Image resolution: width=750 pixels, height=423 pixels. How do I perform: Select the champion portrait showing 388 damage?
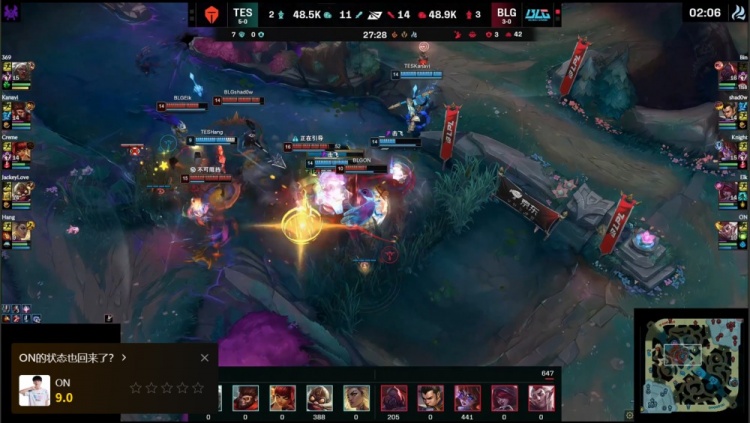point(320,397)
